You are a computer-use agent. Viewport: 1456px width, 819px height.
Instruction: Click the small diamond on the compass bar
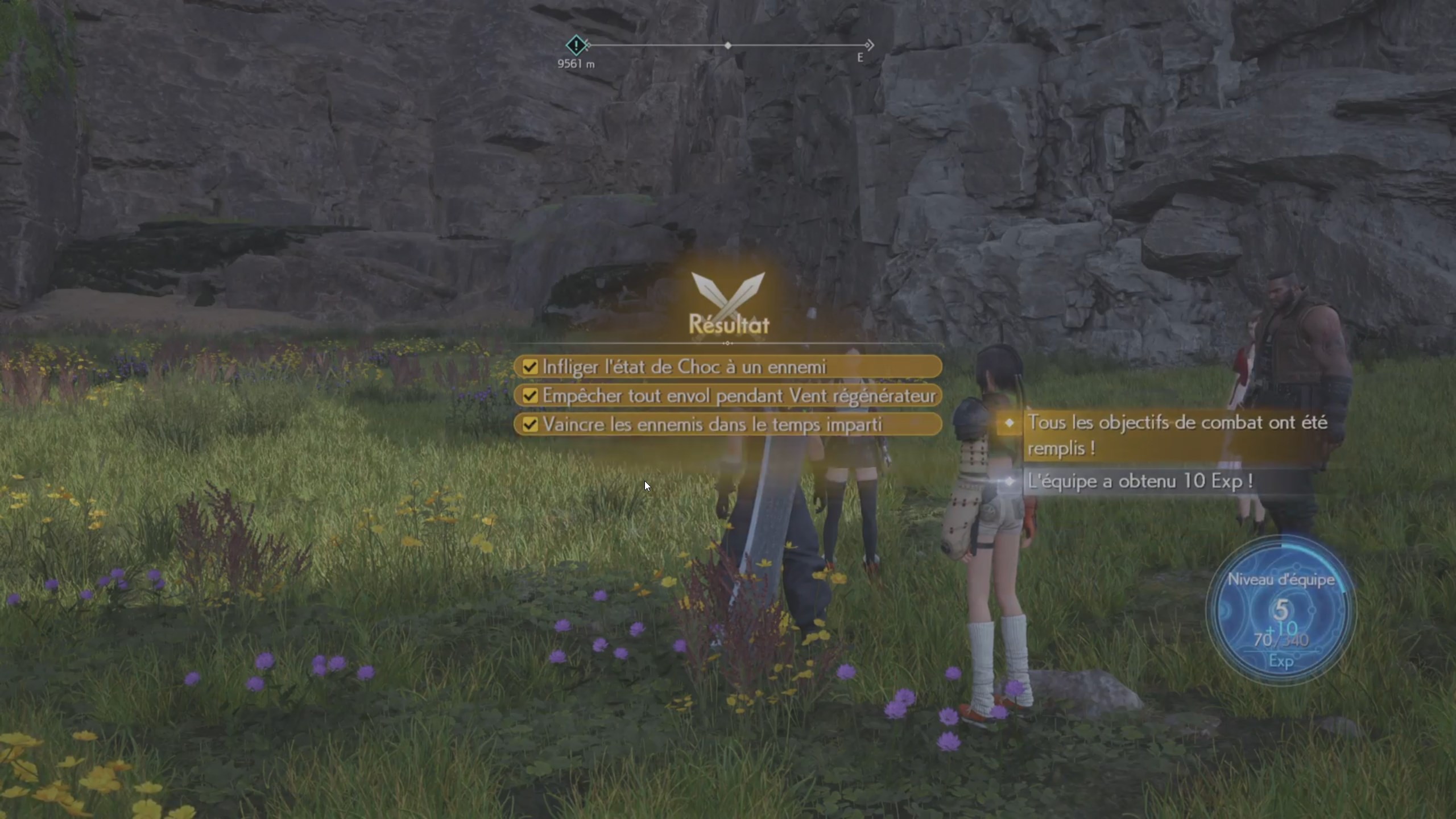click(729, 44)
